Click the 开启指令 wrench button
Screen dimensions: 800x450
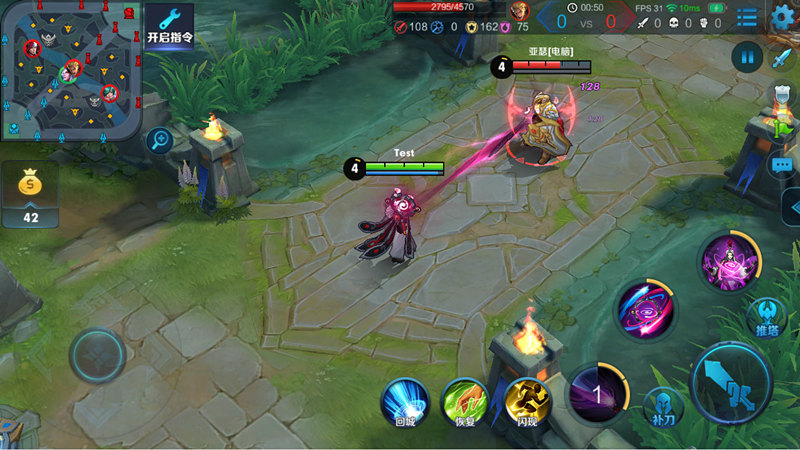click(x=169, y=27)
